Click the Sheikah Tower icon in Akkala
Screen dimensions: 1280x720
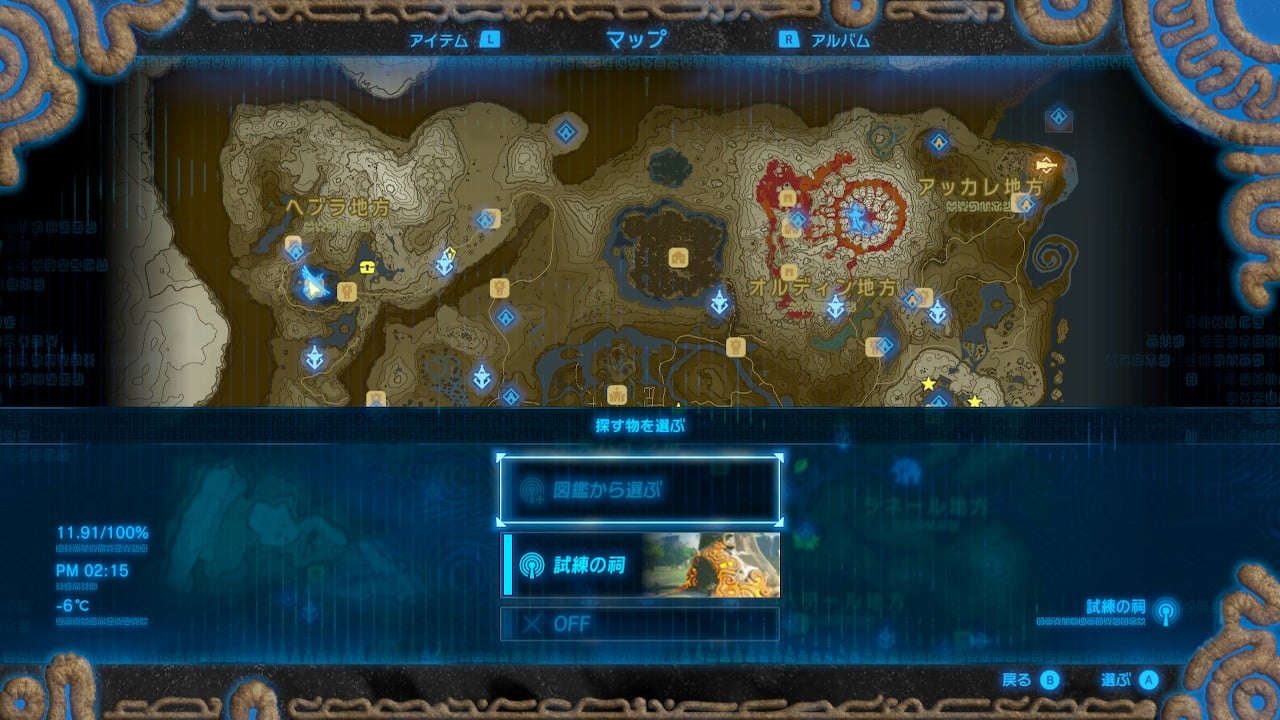pyautogui.click(x=938, y=312)
